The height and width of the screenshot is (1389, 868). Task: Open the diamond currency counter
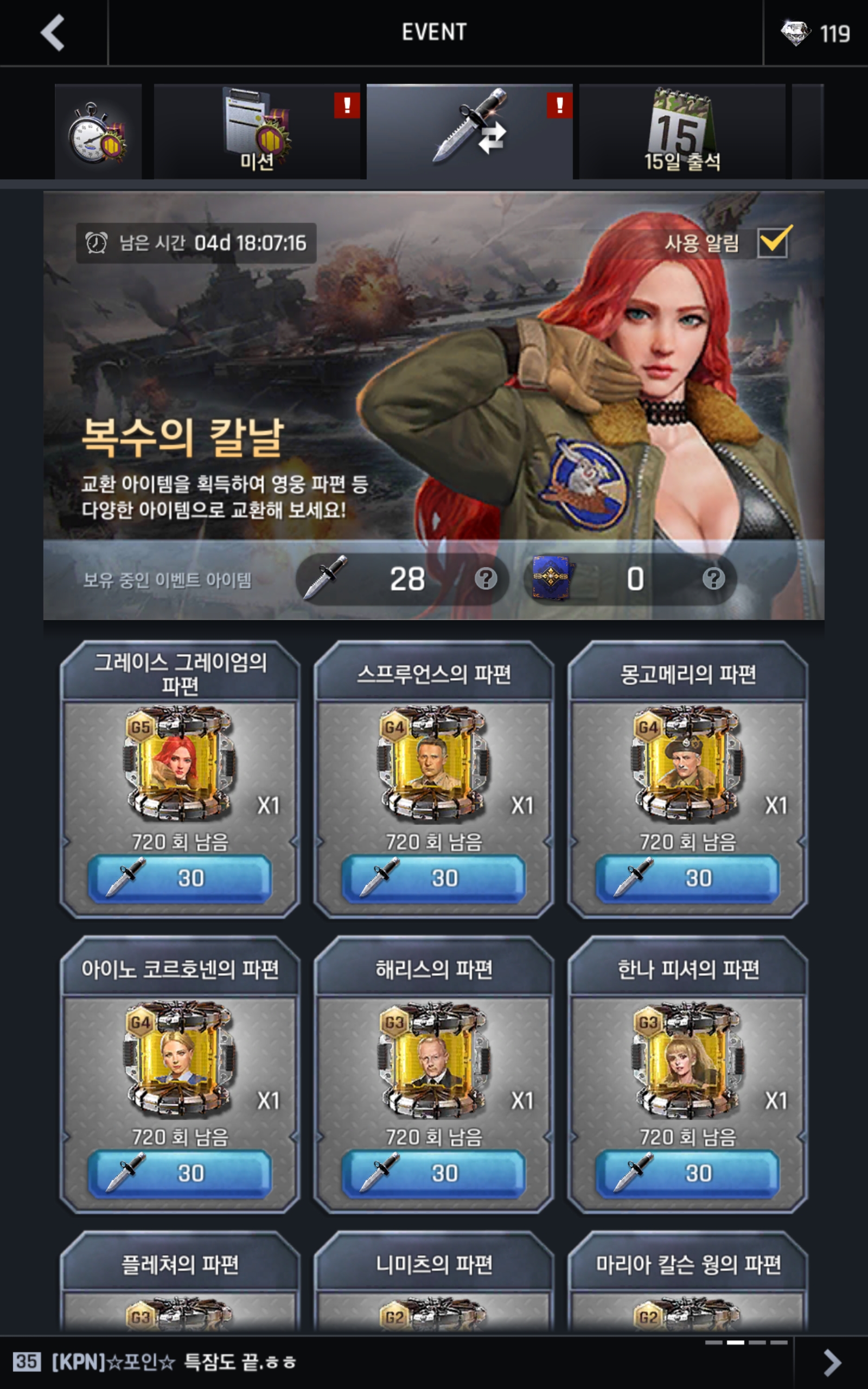tap(815, 33)
